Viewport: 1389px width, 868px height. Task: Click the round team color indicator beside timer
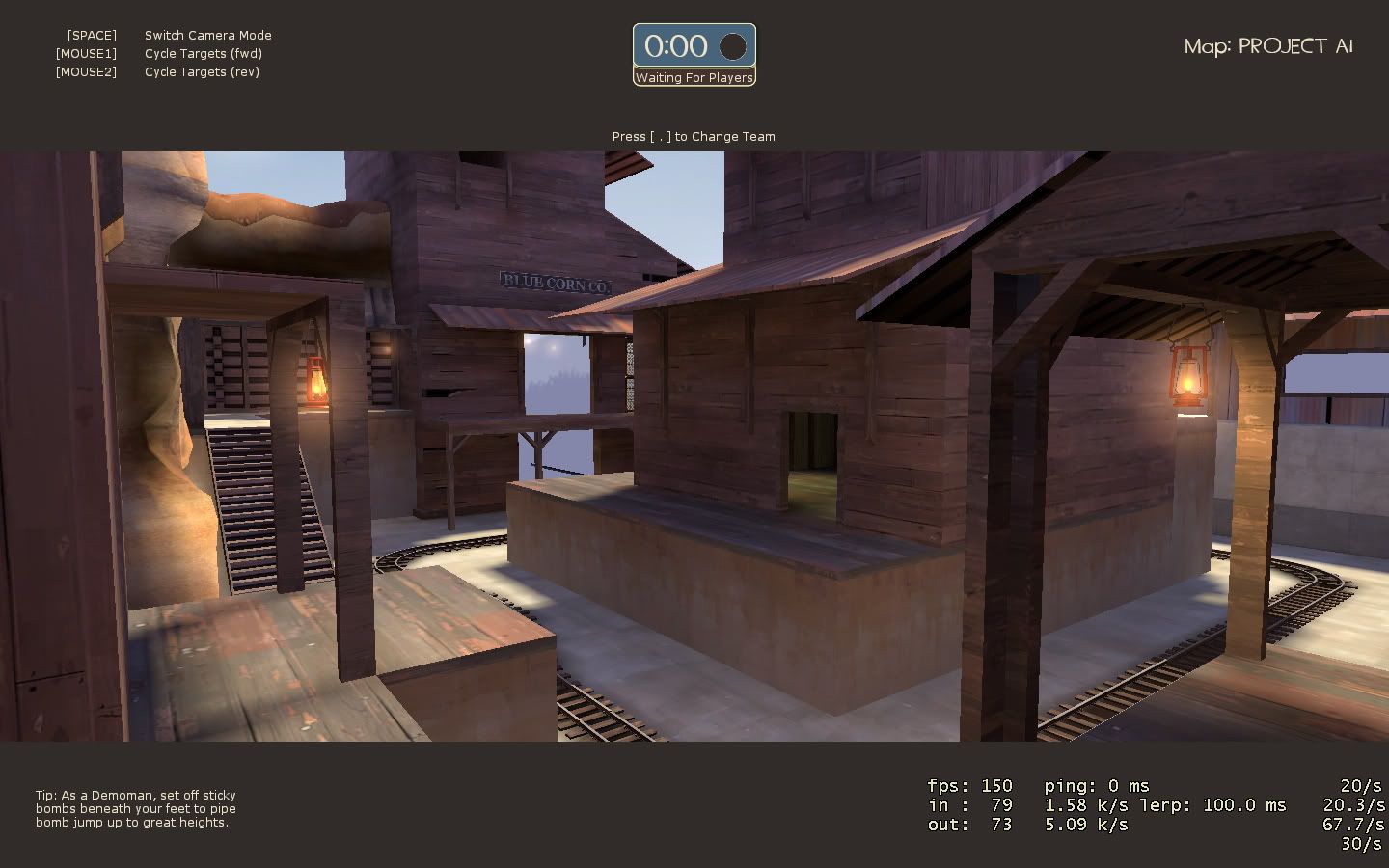(733, 45)
